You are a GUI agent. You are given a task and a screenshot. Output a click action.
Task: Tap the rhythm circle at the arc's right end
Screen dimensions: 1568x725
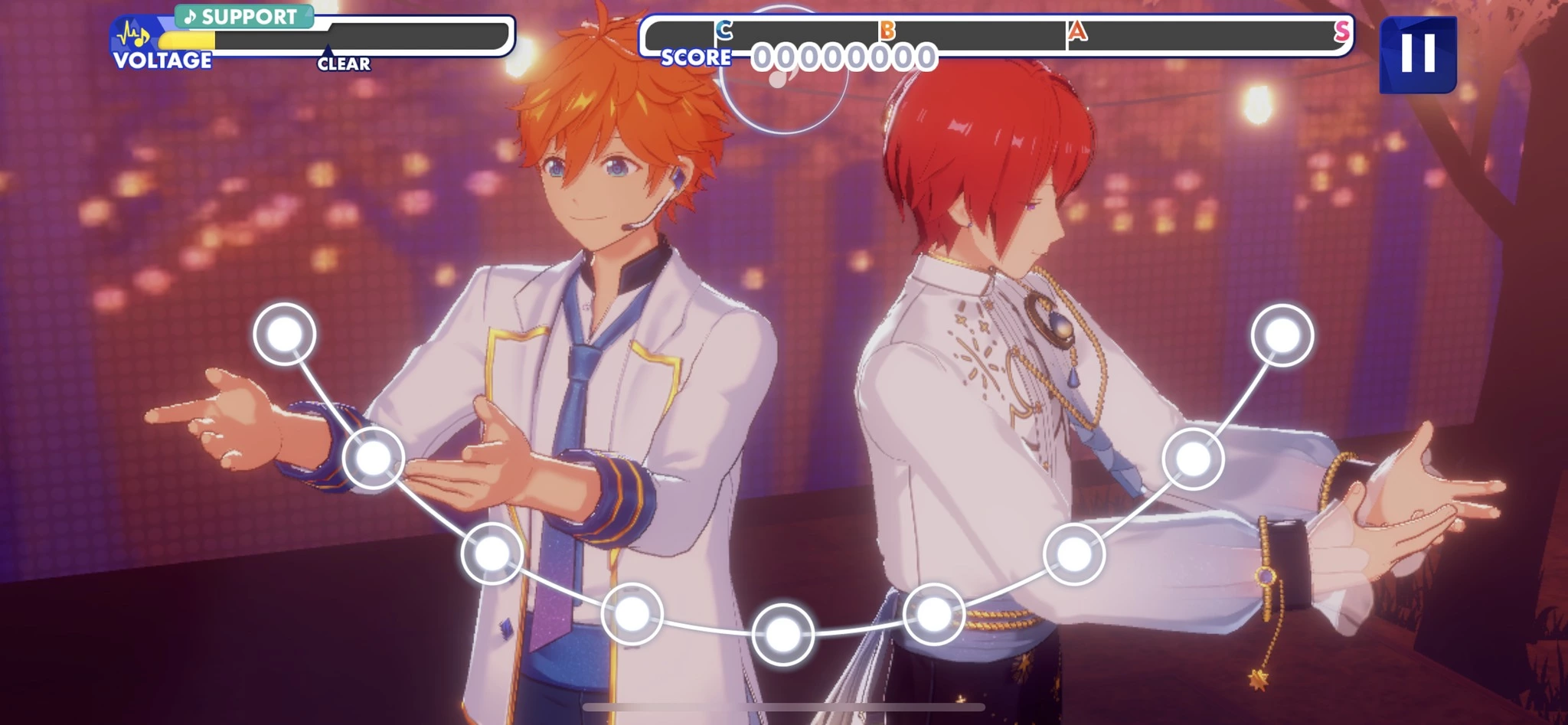click(1282, 335)
